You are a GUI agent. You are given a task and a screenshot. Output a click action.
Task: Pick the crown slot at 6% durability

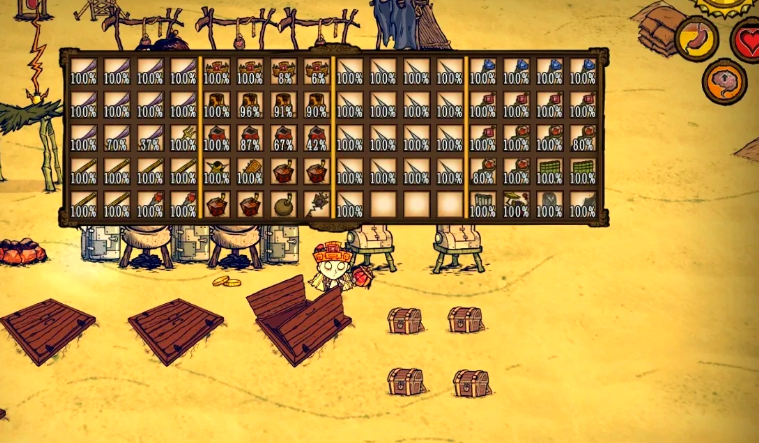[x=318, y=70]
